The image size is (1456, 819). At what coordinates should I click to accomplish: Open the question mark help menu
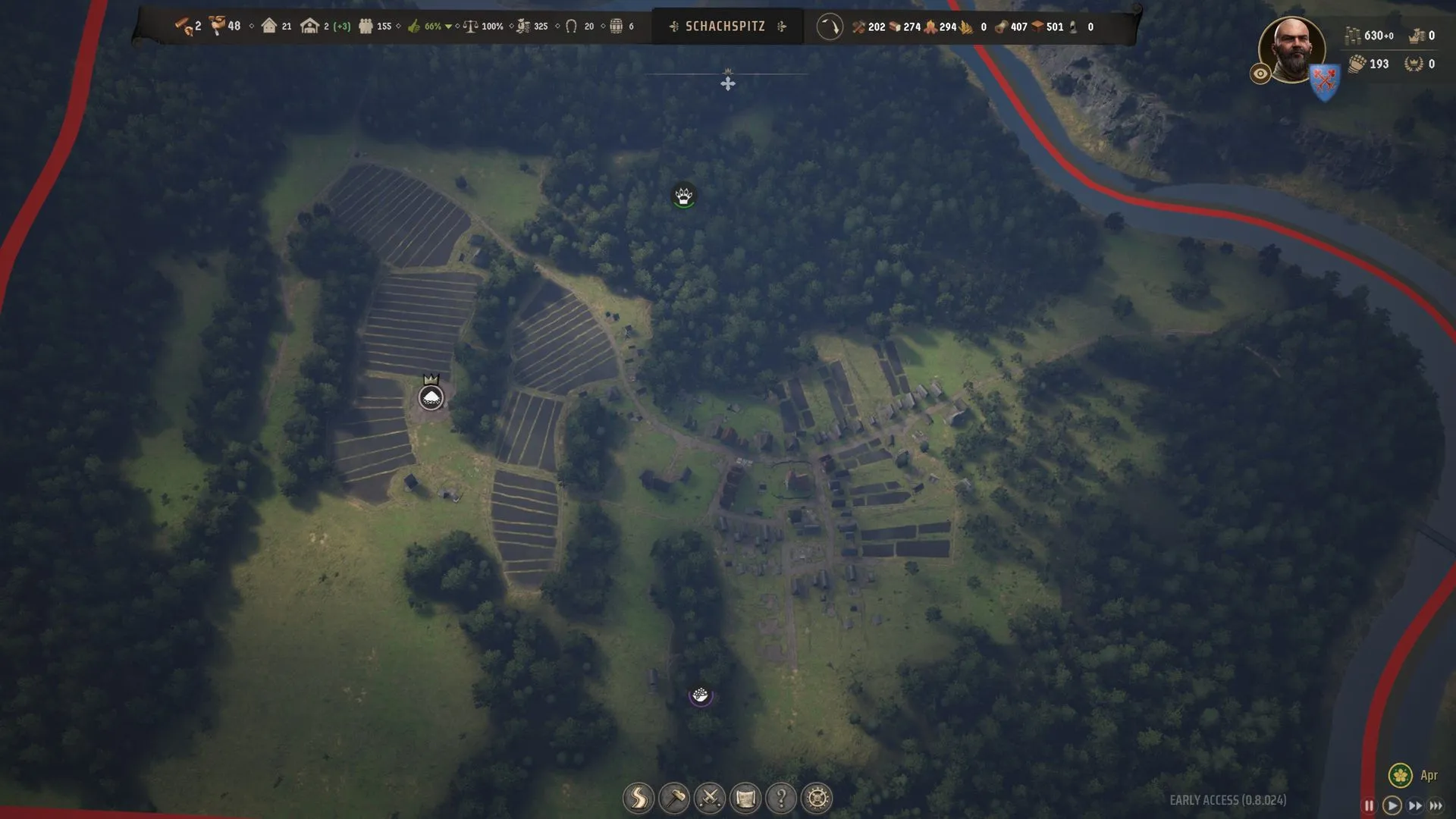pos(781,798)
